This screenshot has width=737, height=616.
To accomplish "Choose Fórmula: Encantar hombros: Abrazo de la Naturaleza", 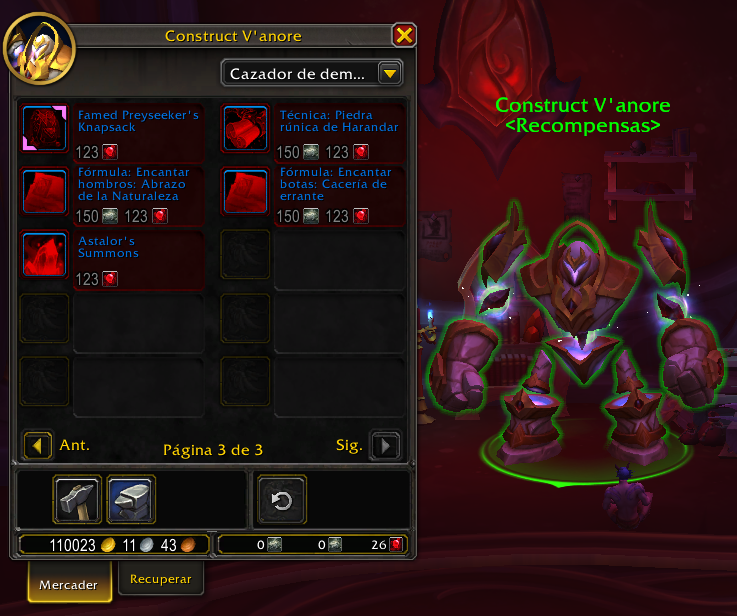I will (x=43, y=192).
